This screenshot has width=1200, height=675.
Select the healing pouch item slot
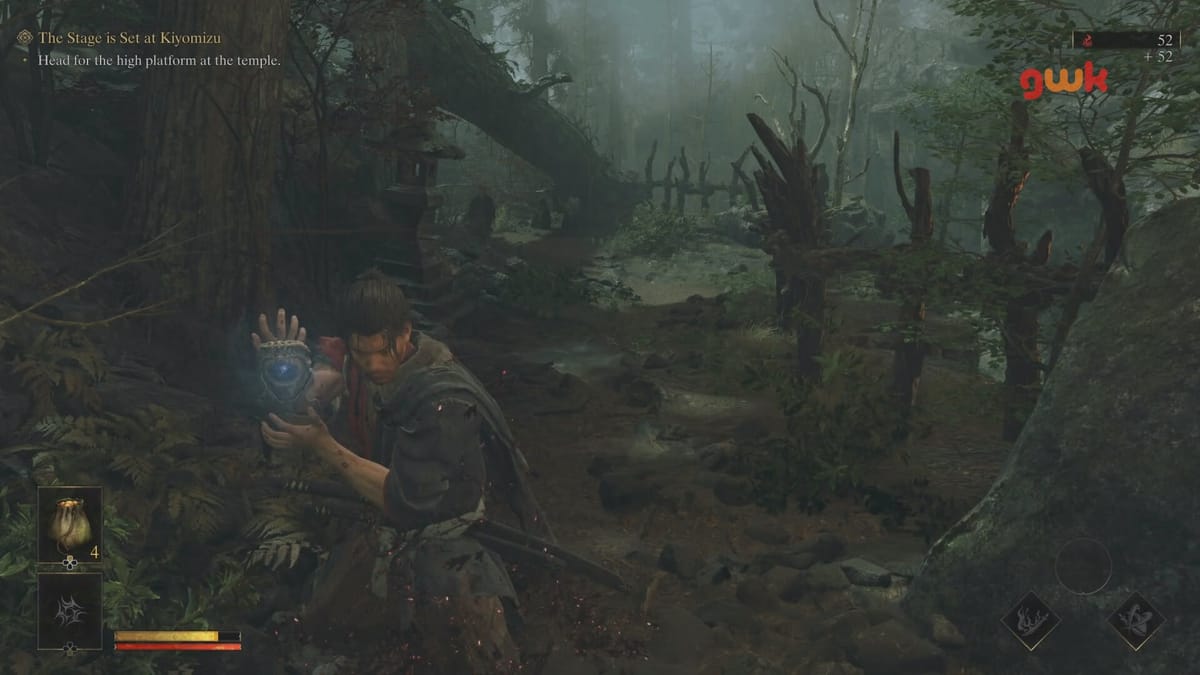pyautogui.click(x=70, y=525)
